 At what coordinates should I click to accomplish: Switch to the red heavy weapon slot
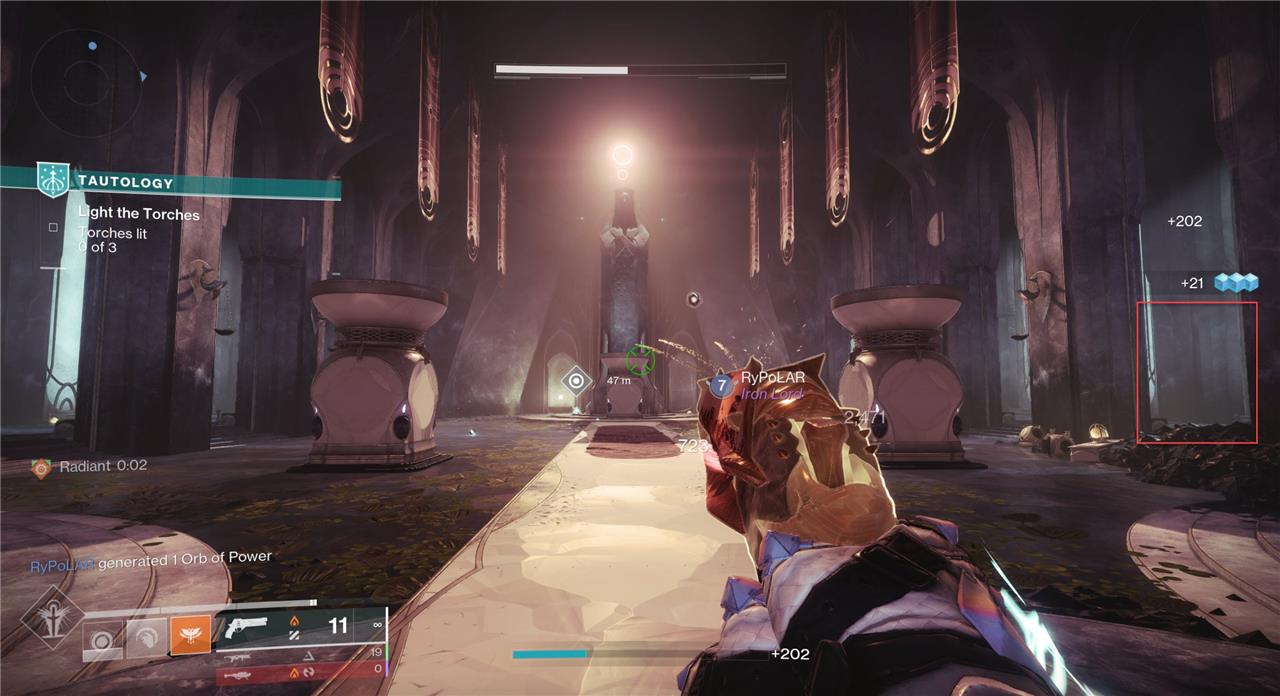(x=300, y=674)
